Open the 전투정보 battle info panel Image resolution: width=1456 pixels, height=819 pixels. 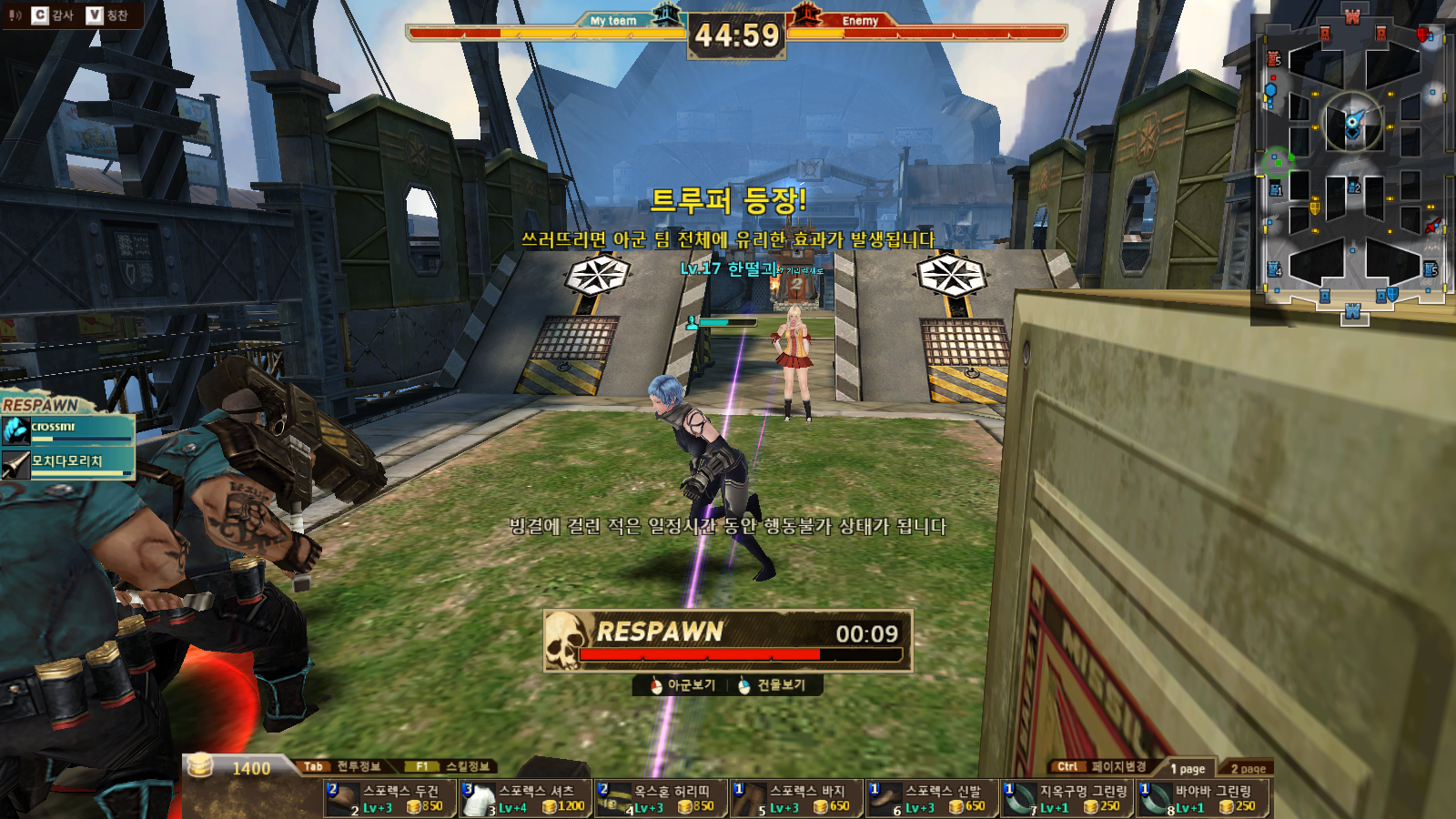pos(343,766)
